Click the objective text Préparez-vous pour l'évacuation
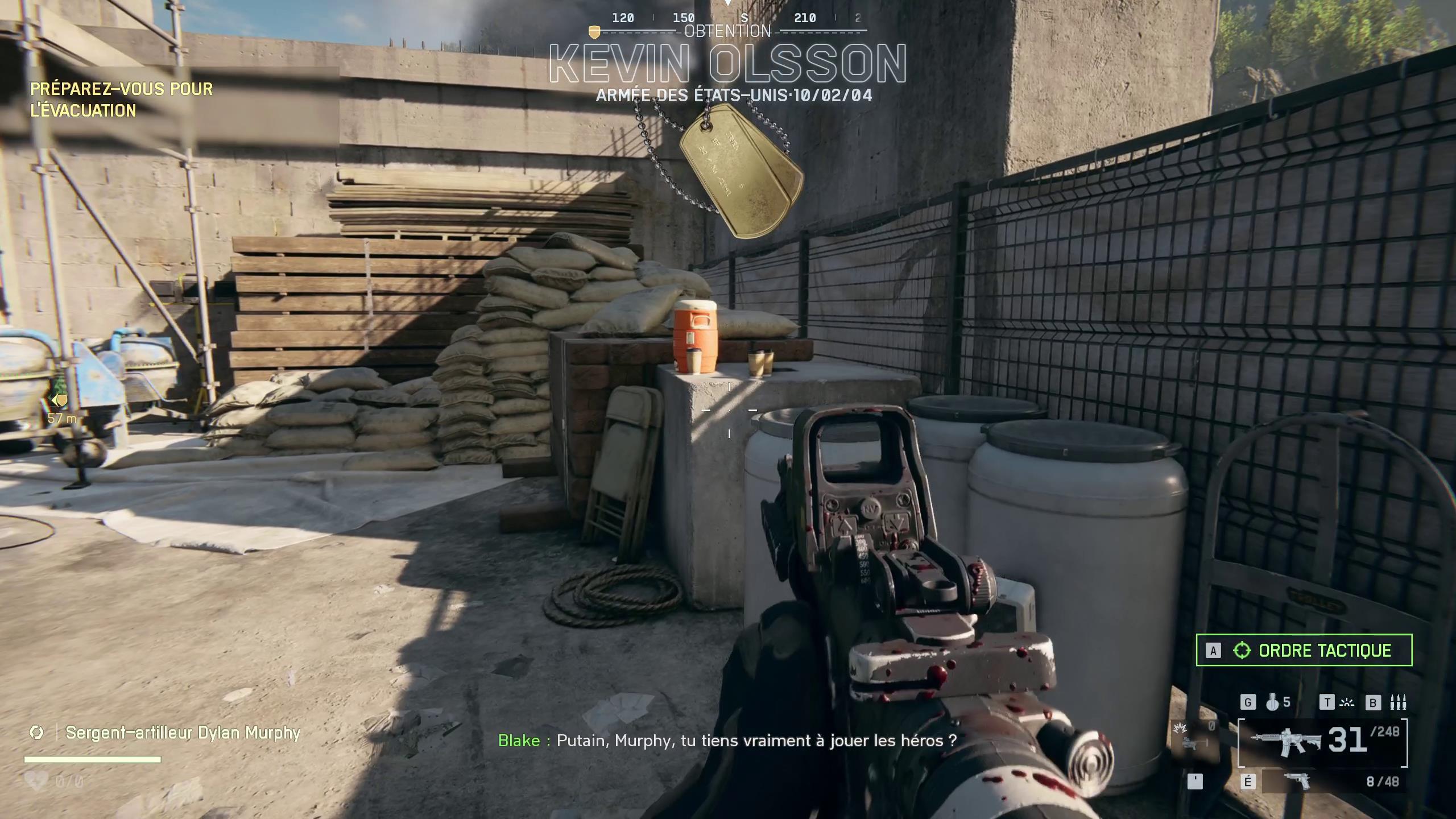 click(122, 100)
